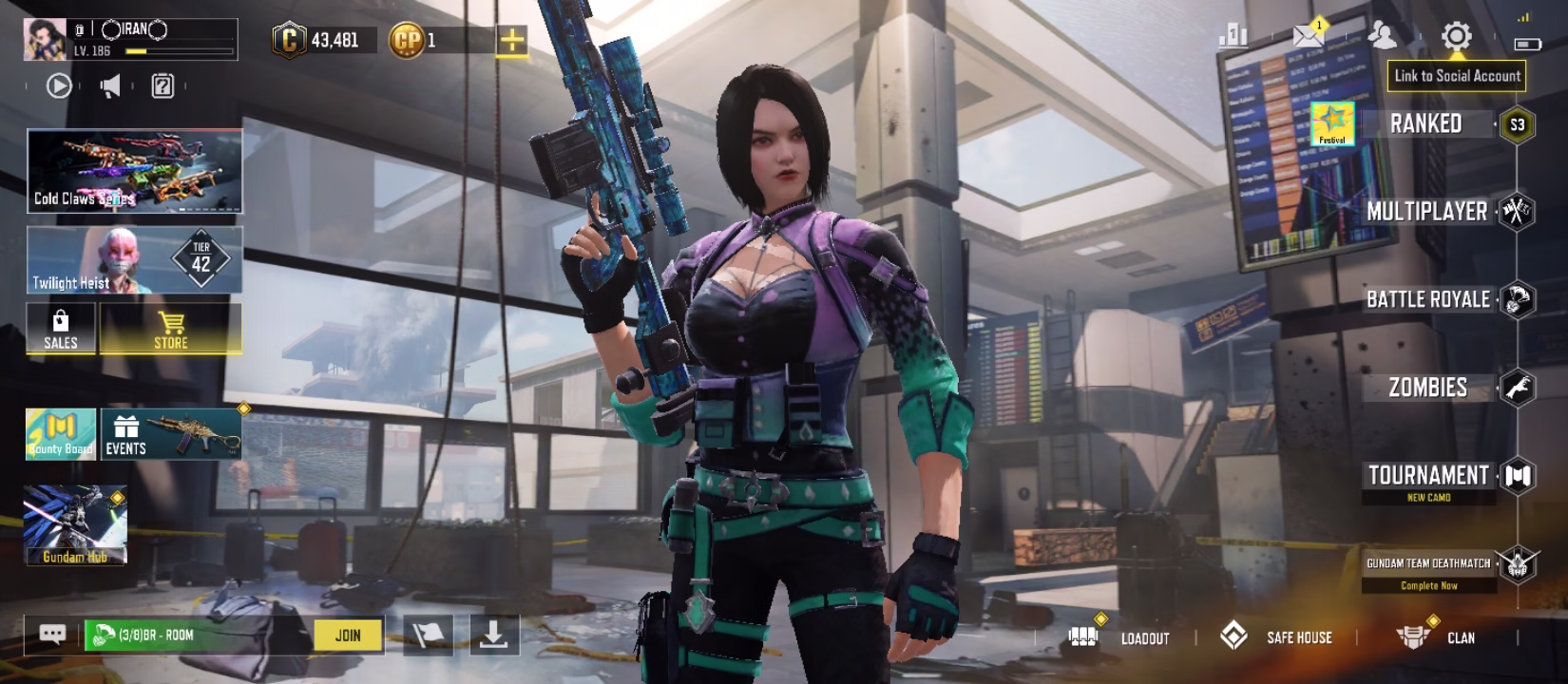Open the Clan menu
The height and width of the screenshot is (684, 1568).
(x=1437, y=637)
